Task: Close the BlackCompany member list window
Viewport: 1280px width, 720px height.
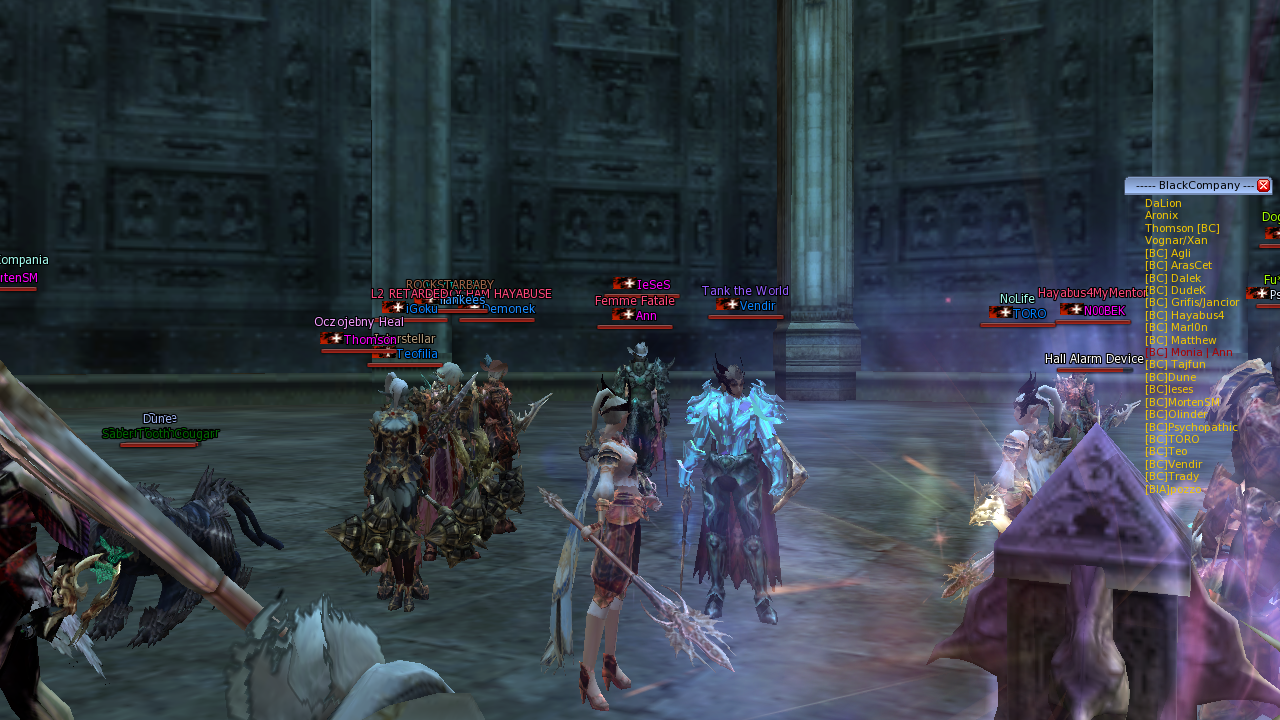Action: pos(1264,186)
